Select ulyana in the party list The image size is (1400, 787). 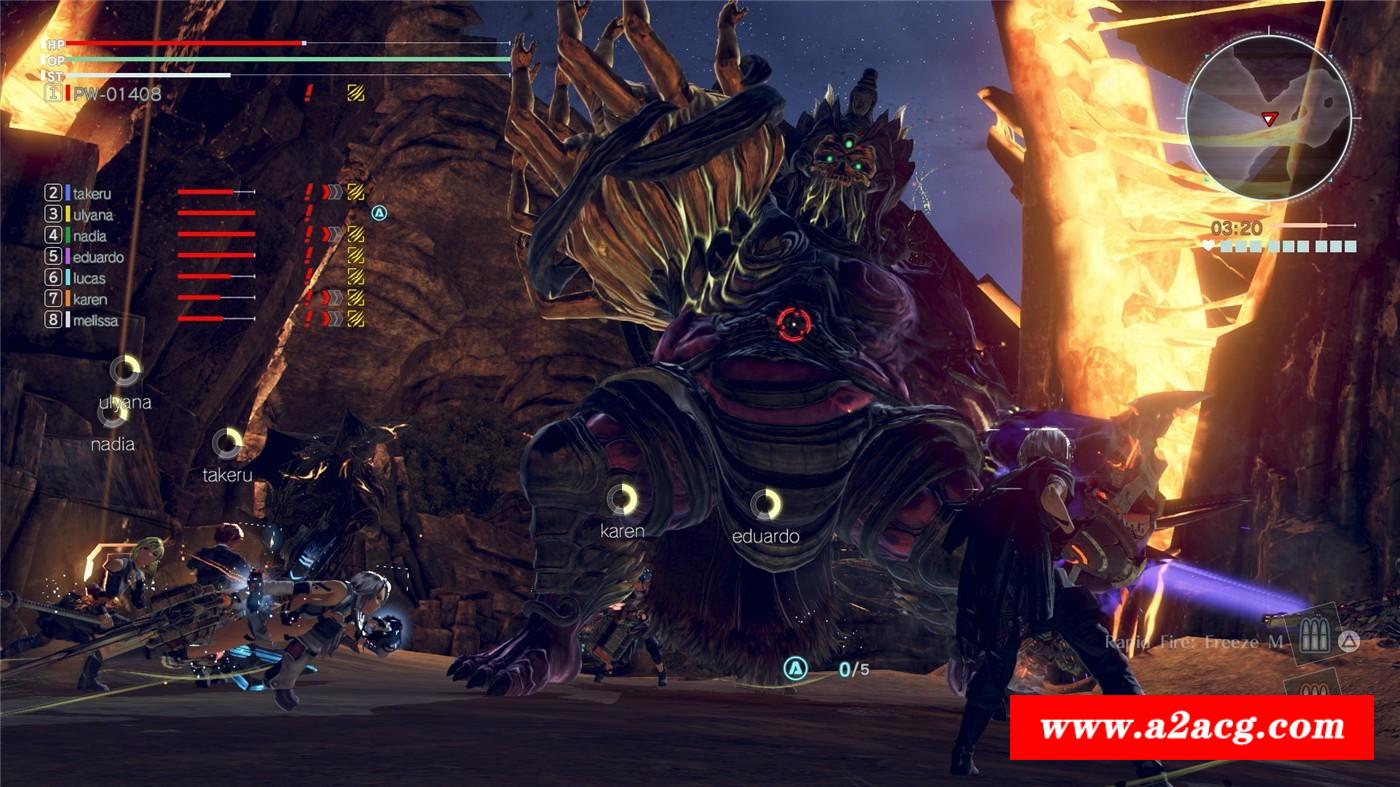[x=93, y=215]
